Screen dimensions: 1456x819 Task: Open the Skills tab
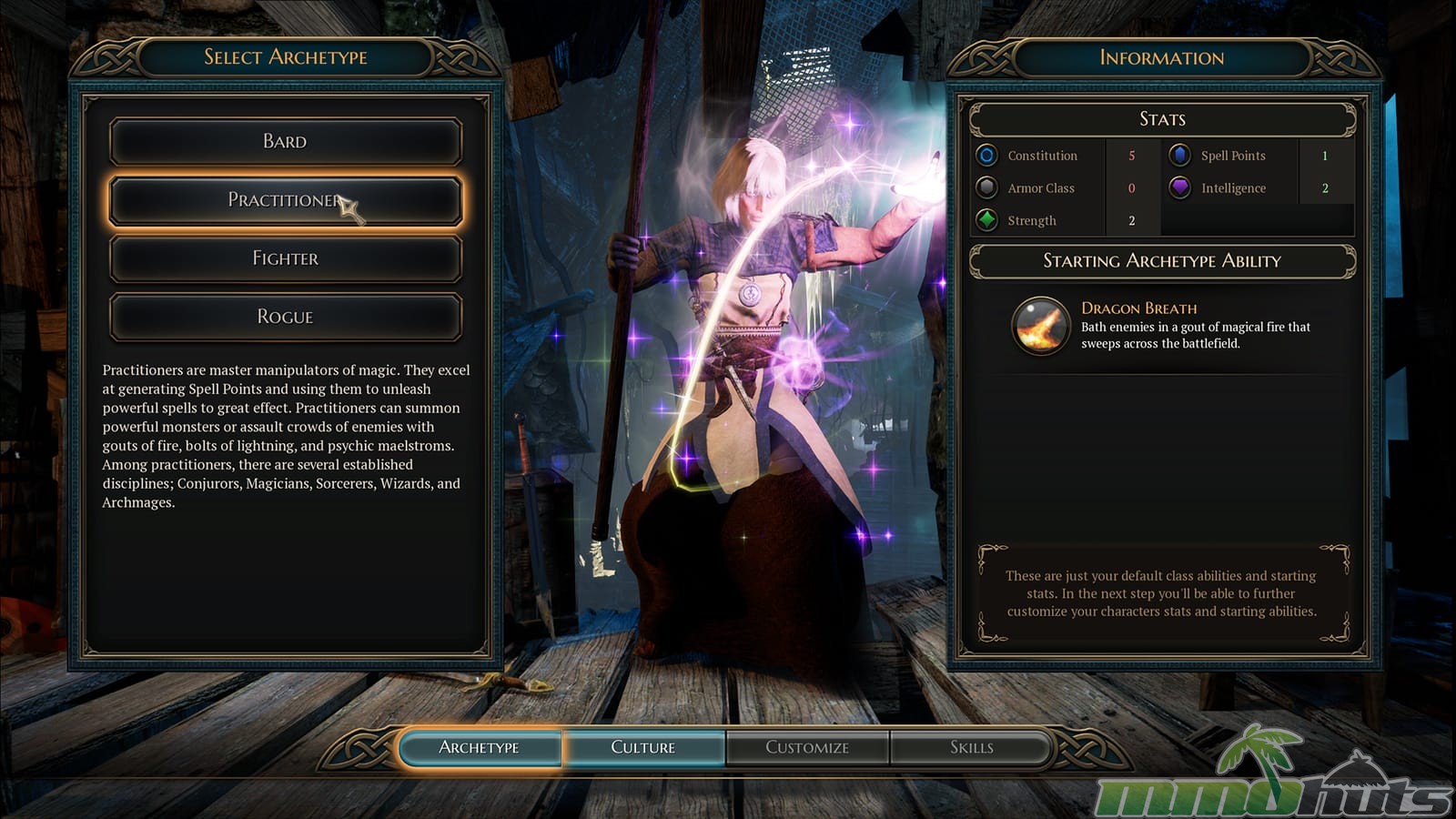pos(971,747)
